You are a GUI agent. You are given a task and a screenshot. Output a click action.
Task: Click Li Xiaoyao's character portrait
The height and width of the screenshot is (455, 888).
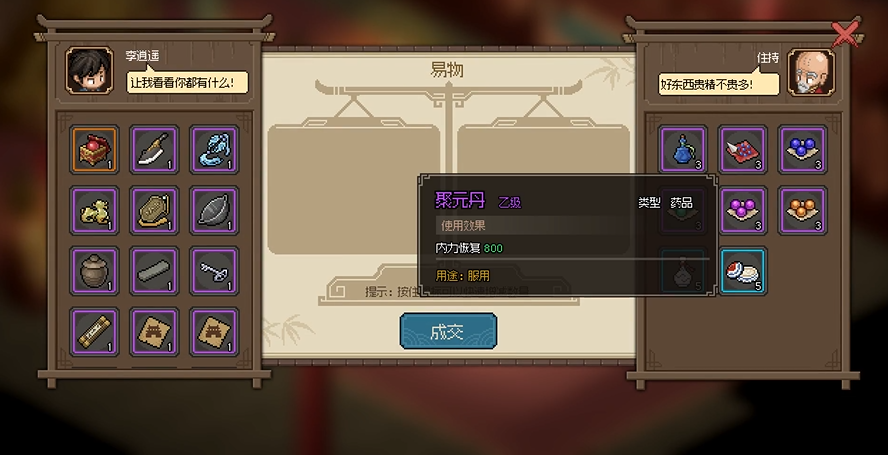click(90, 70)
